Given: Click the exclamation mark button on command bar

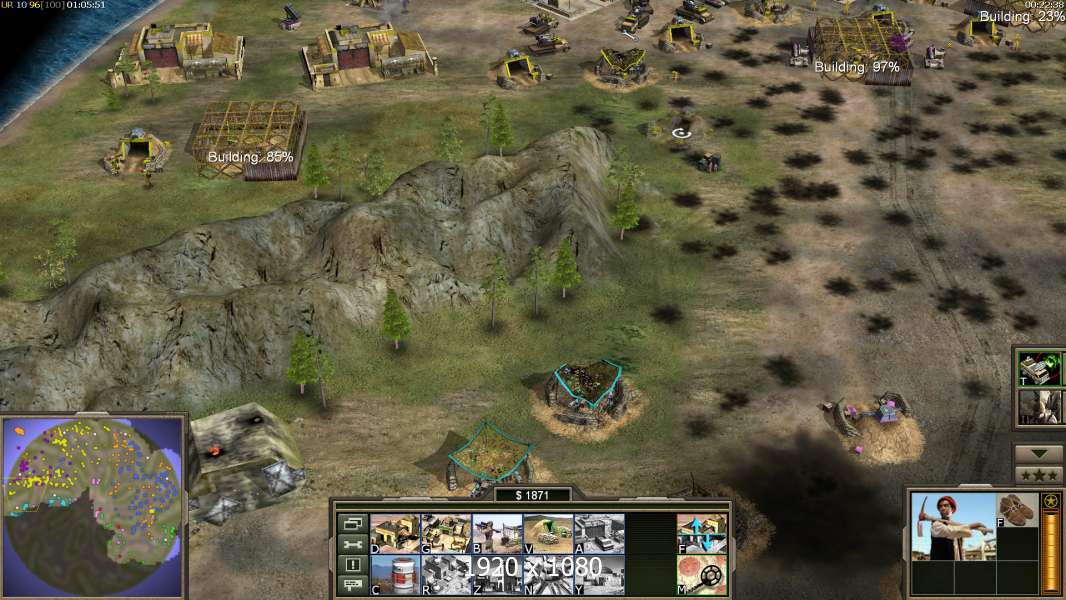Looking at the screenshot, I should (352, 565).
